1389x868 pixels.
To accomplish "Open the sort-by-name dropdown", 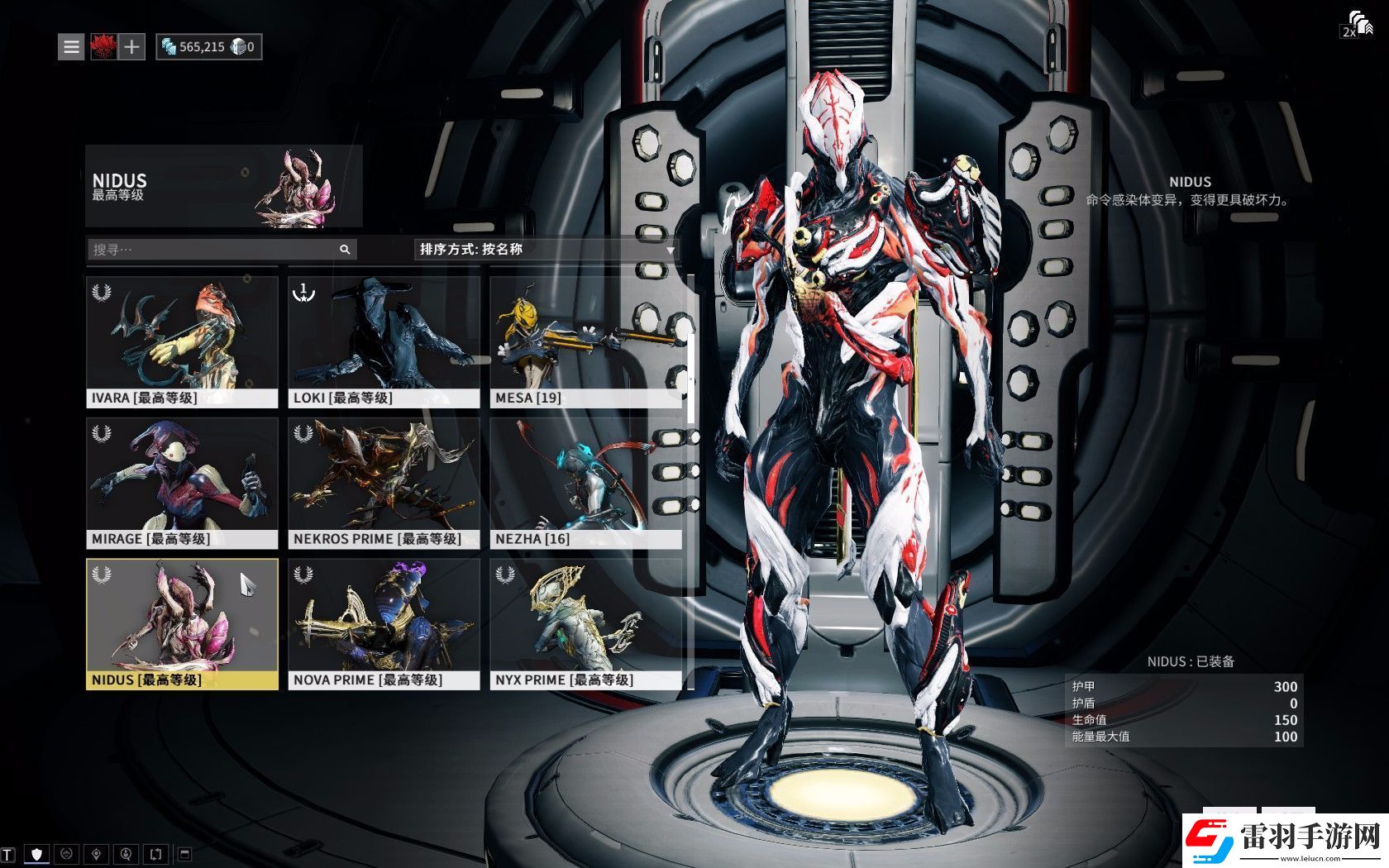I will [546, 249].
